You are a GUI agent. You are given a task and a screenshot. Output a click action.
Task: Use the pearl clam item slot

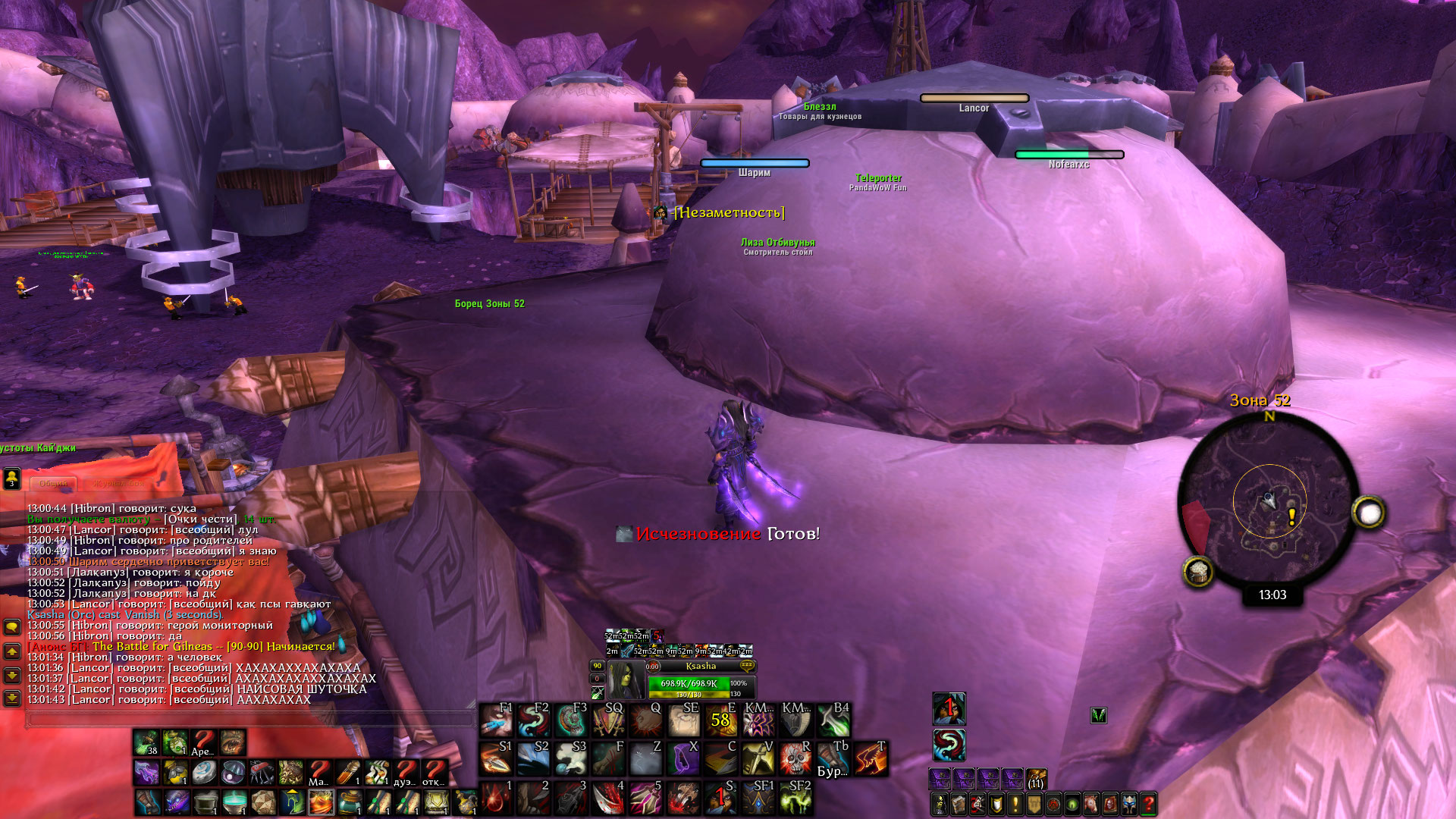click(234, 772)
